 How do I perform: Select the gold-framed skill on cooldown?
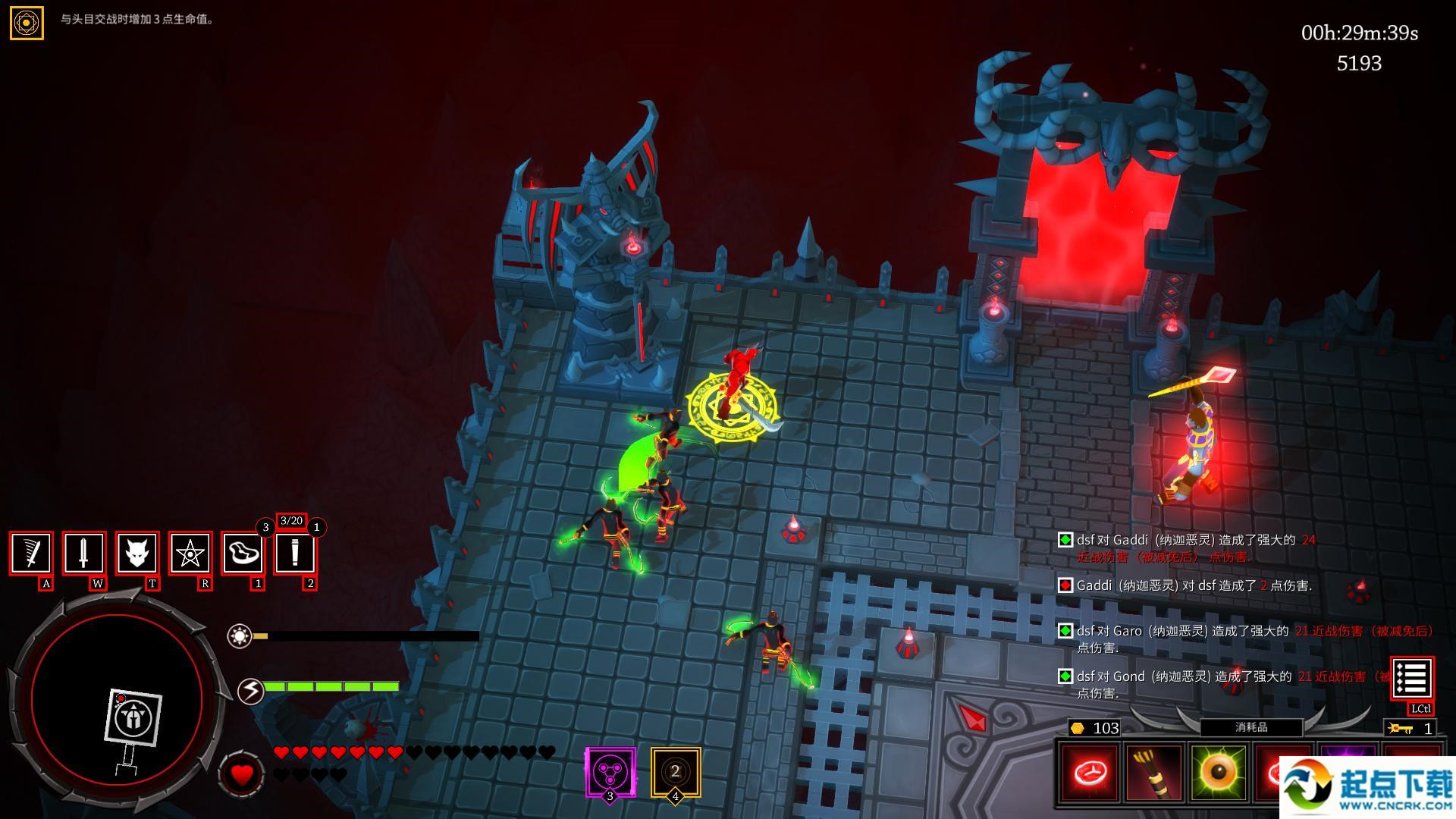click(675, 772)
